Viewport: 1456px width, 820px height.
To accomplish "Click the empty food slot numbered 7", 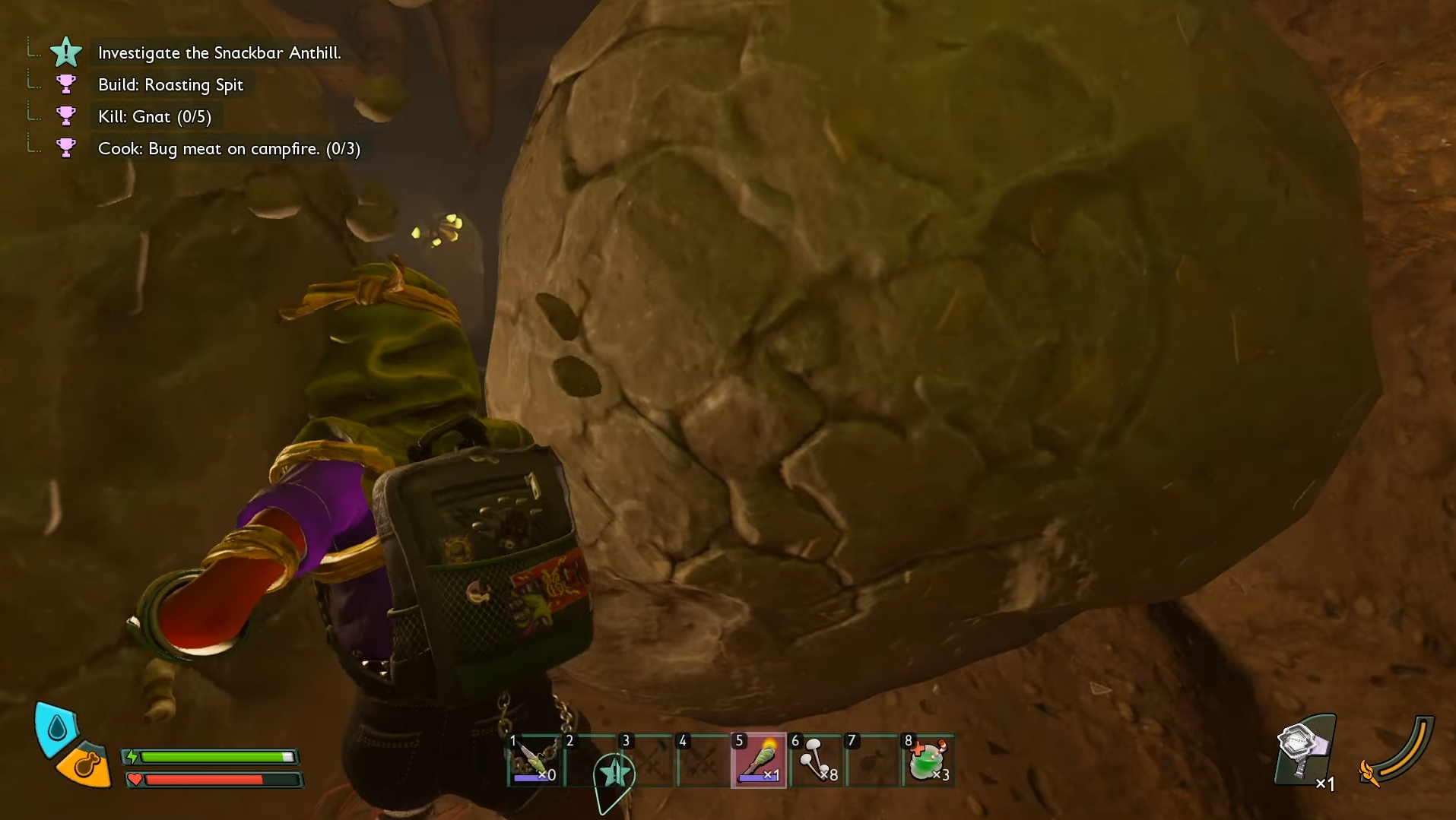I will click(x=872, y=761).
